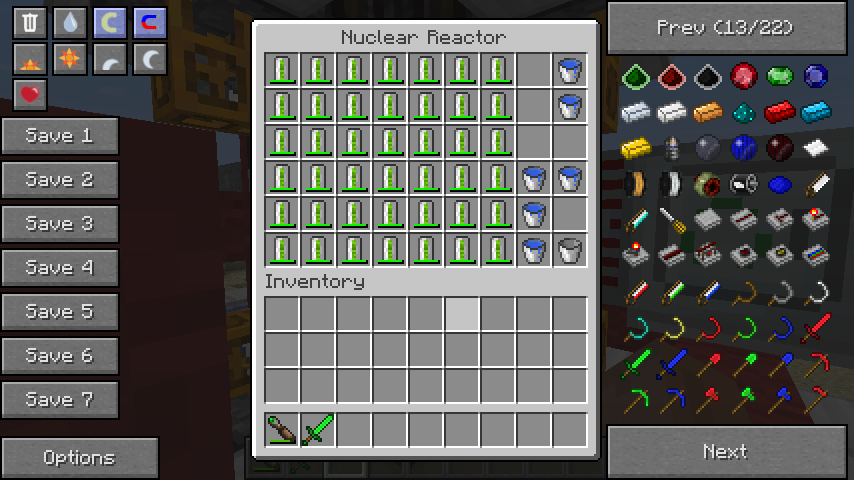Choose the white paper item in list

click(x=816, y=149)
